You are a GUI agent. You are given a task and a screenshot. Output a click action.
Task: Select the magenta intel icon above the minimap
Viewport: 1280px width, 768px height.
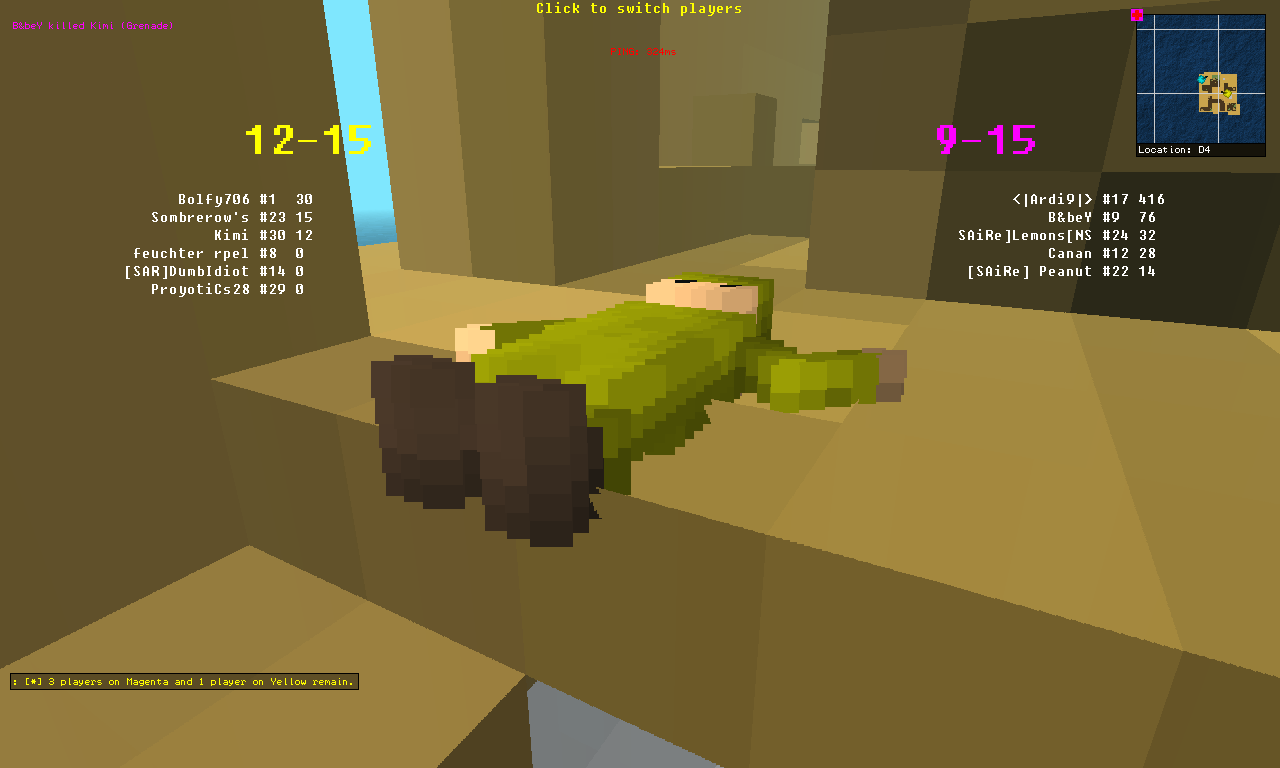coord(1137,15)
